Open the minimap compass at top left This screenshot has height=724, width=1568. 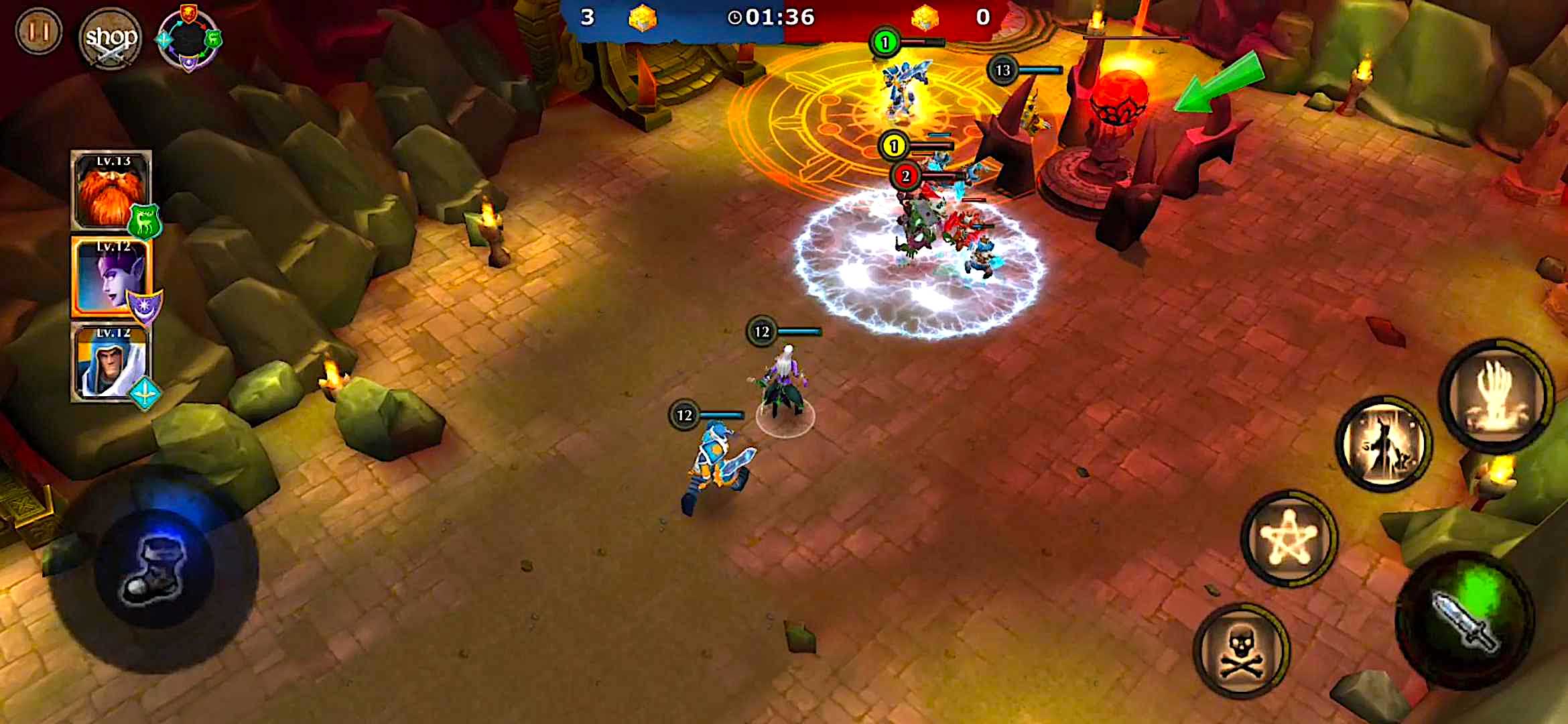coord(189,39)
